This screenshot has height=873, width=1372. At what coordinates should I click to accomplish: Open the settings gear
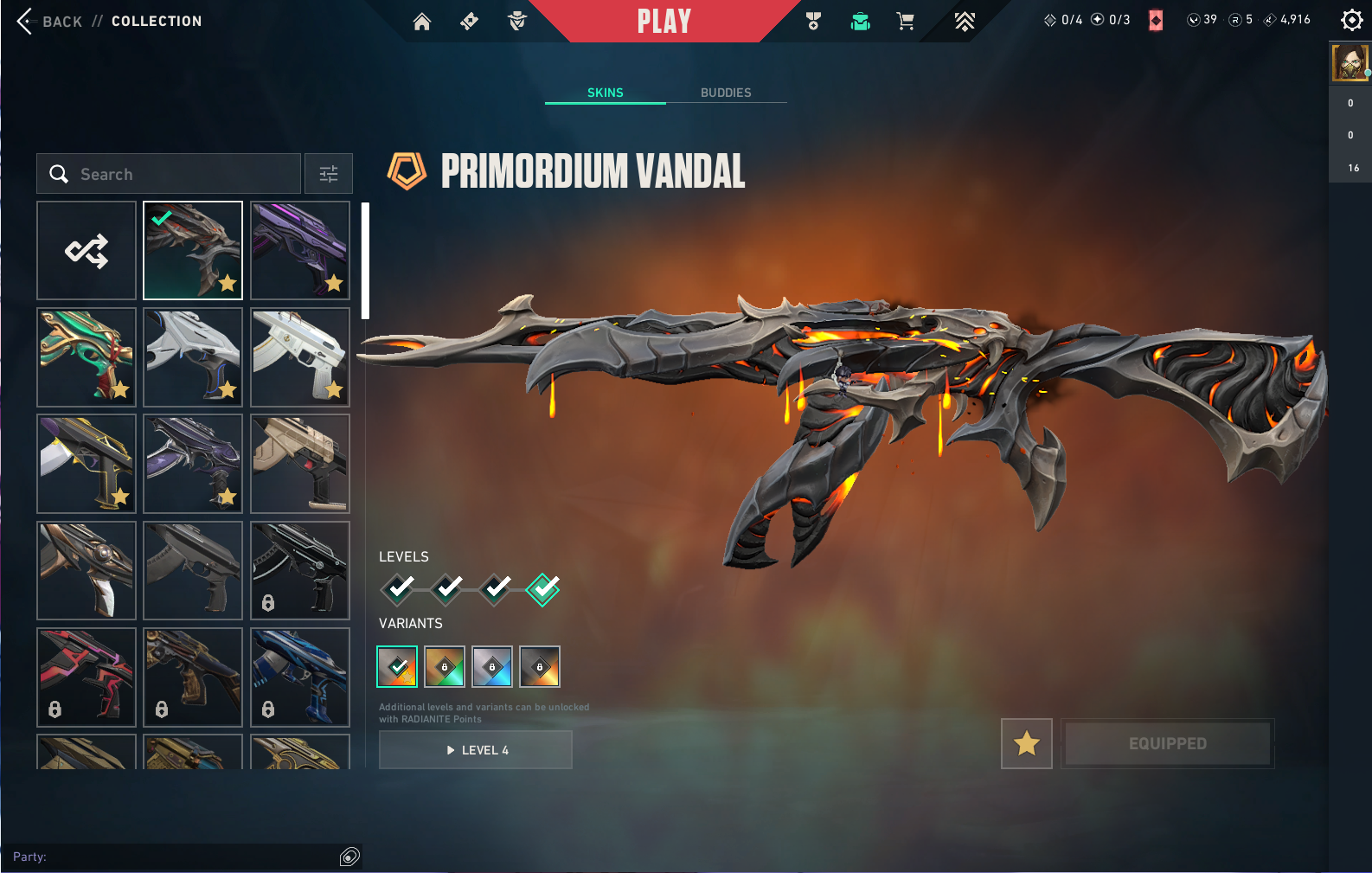pos(1351,20)
